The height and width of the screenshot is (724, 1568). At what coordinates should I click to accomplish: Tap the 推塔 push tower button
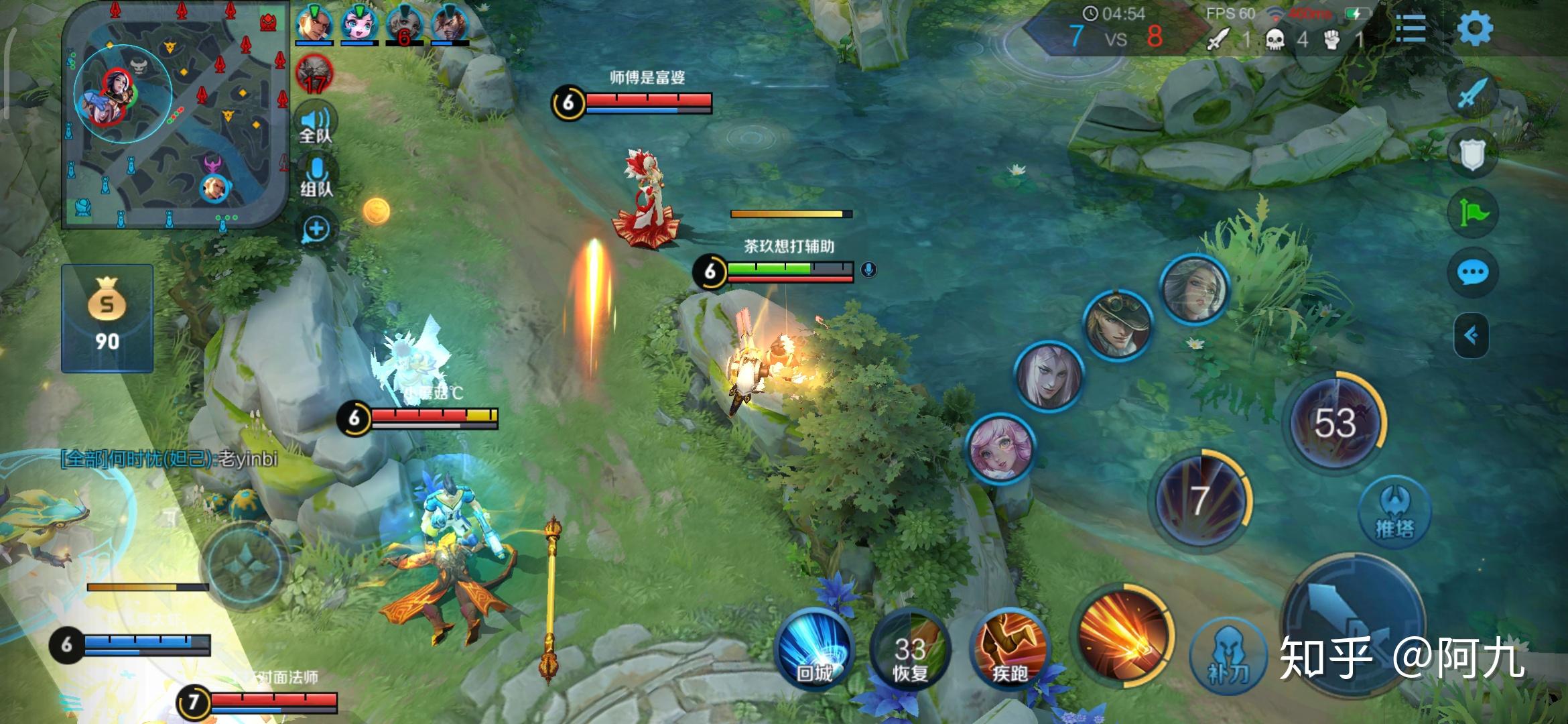point(1394,513)
